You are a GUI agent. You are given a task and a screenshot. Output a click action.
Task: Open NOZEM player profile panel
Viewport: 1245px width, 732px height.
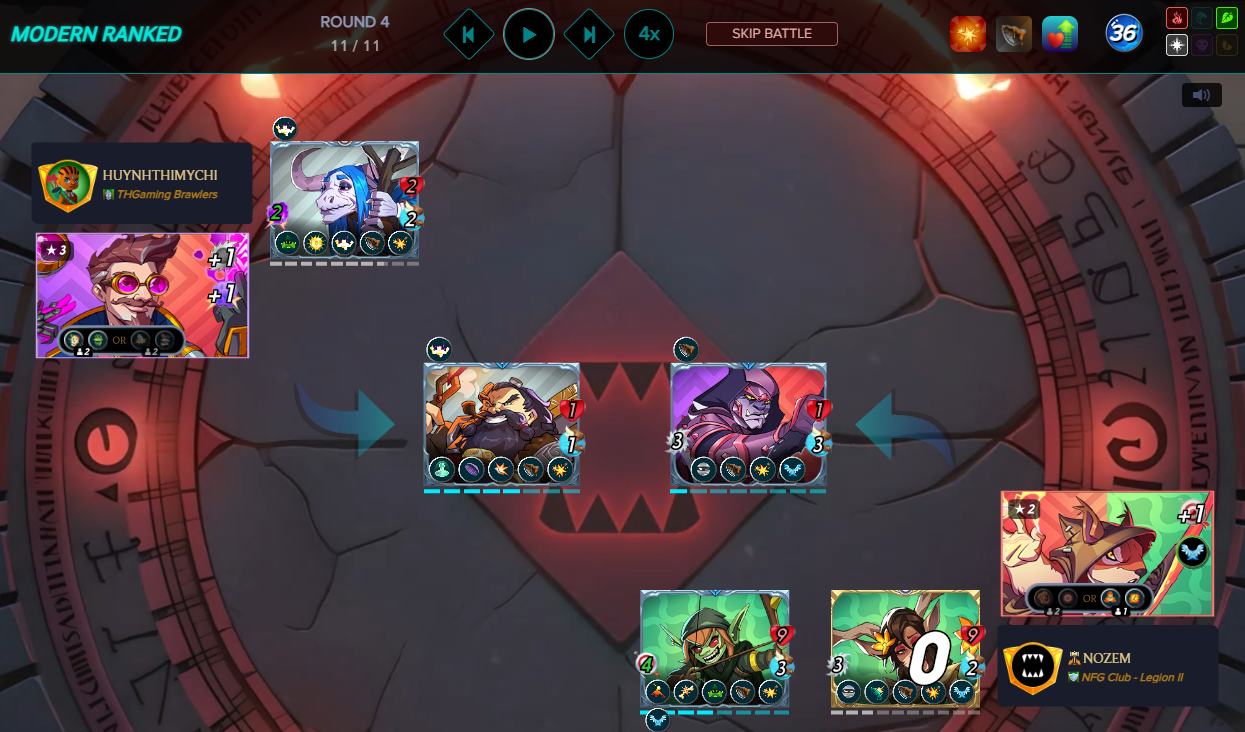coord(1108,666)
